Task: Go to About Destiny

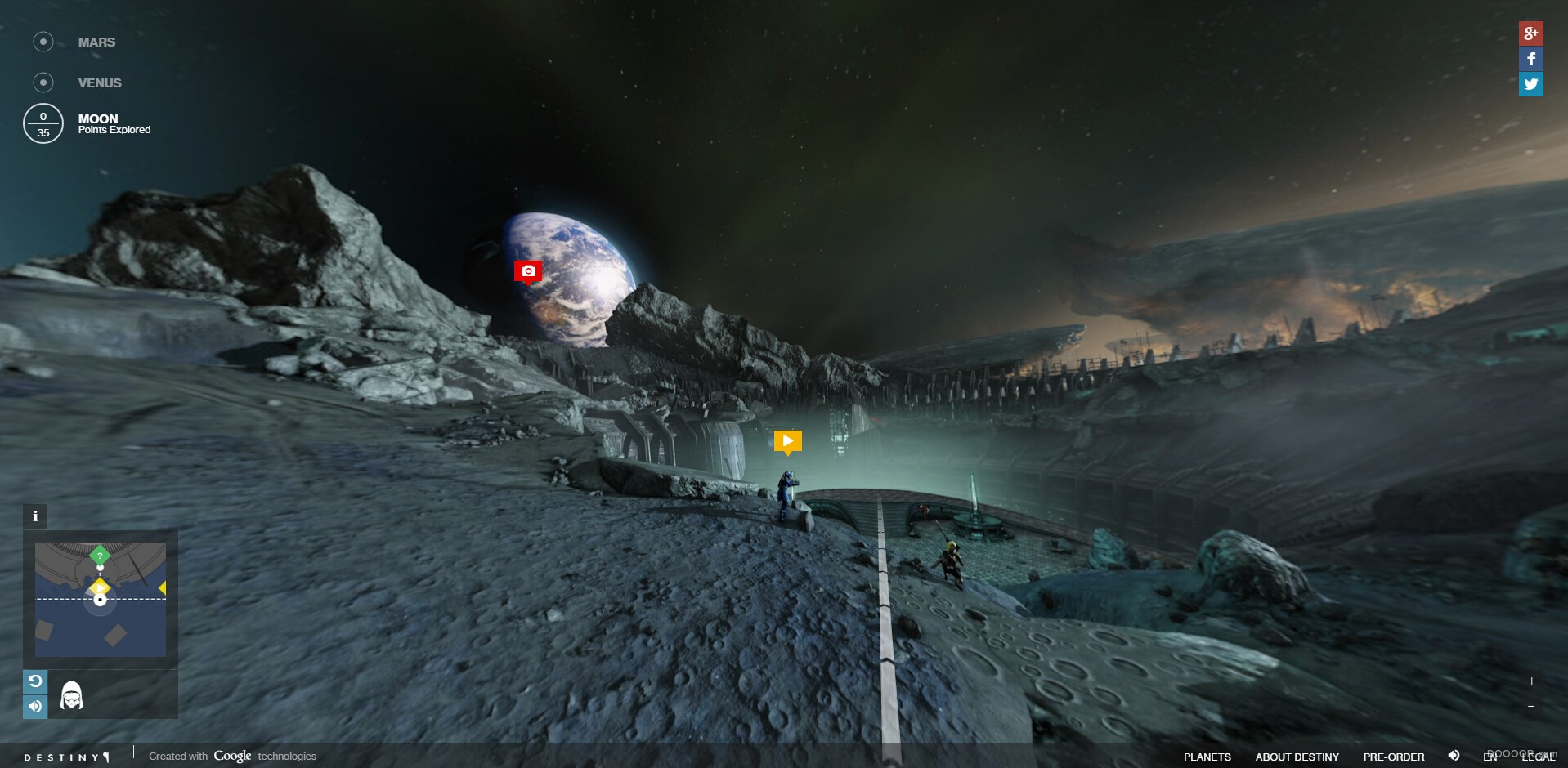Action: (1297, 757)
